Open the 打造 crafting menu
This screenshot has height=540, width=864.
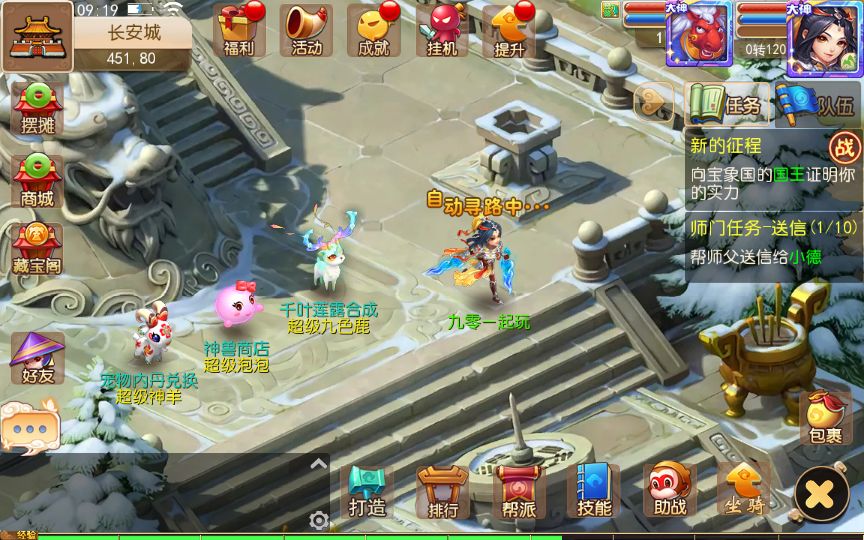[367, 492]
